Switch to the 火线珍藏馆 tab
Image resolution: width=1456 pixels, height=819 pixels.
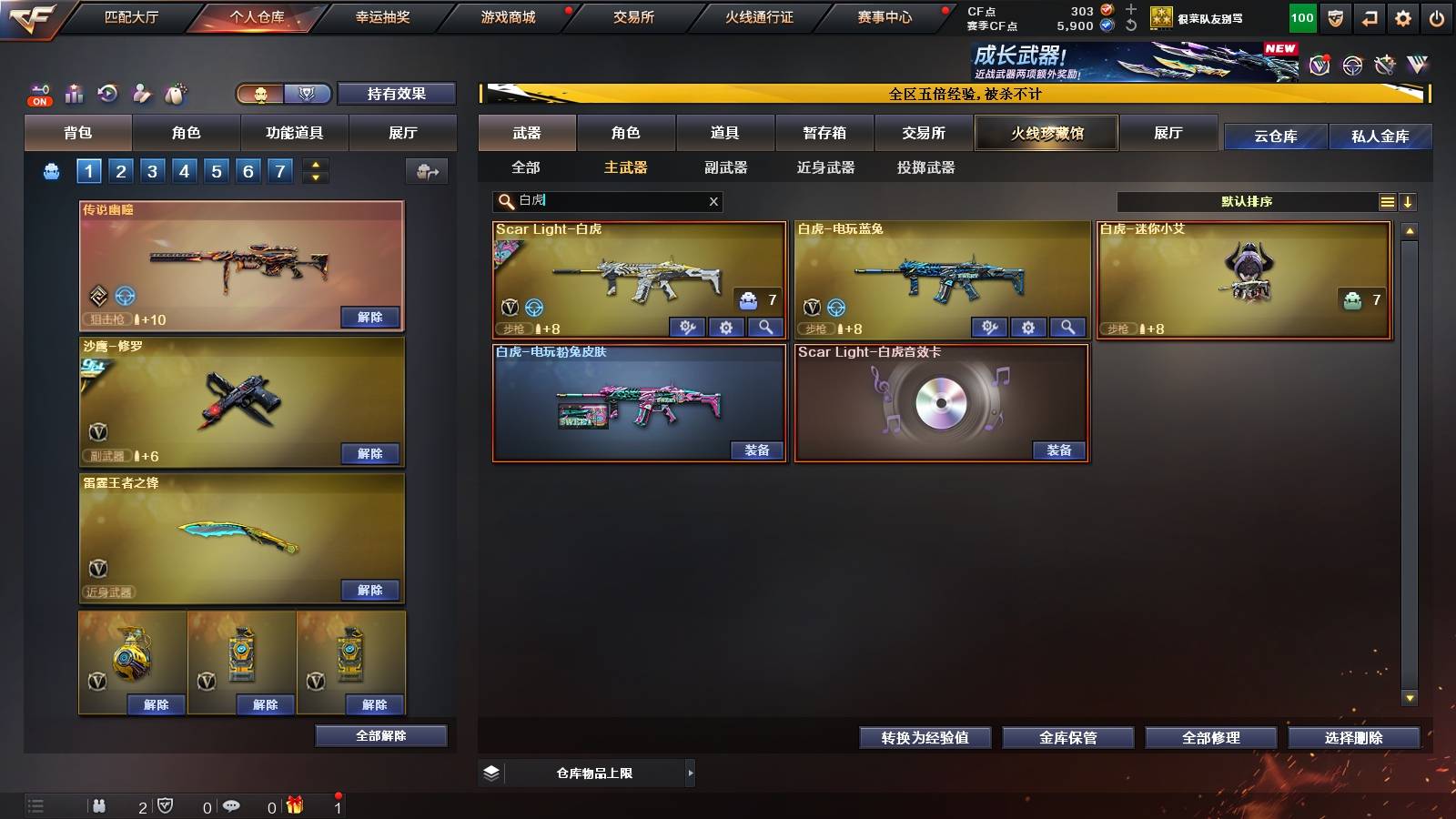[x=1046, y=133]
